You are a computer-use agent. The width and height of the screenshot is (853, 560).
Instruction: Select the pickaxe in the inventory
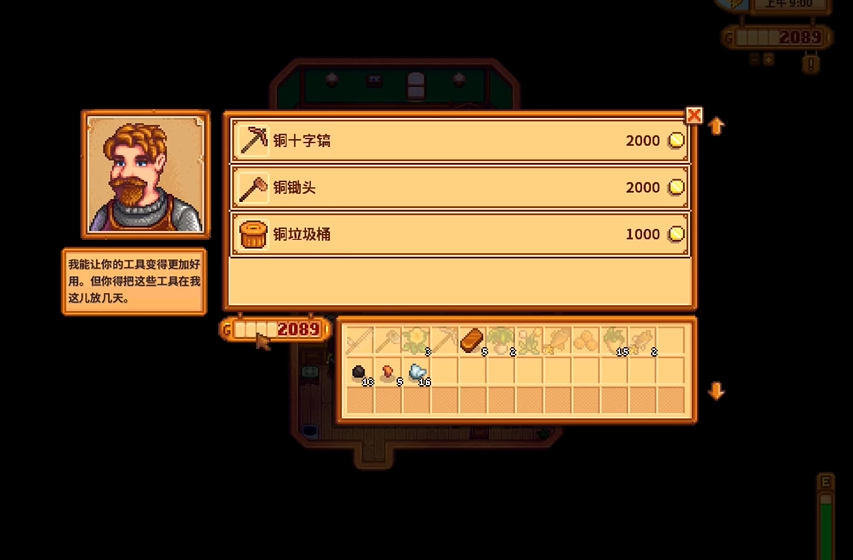tap(444, 341)
